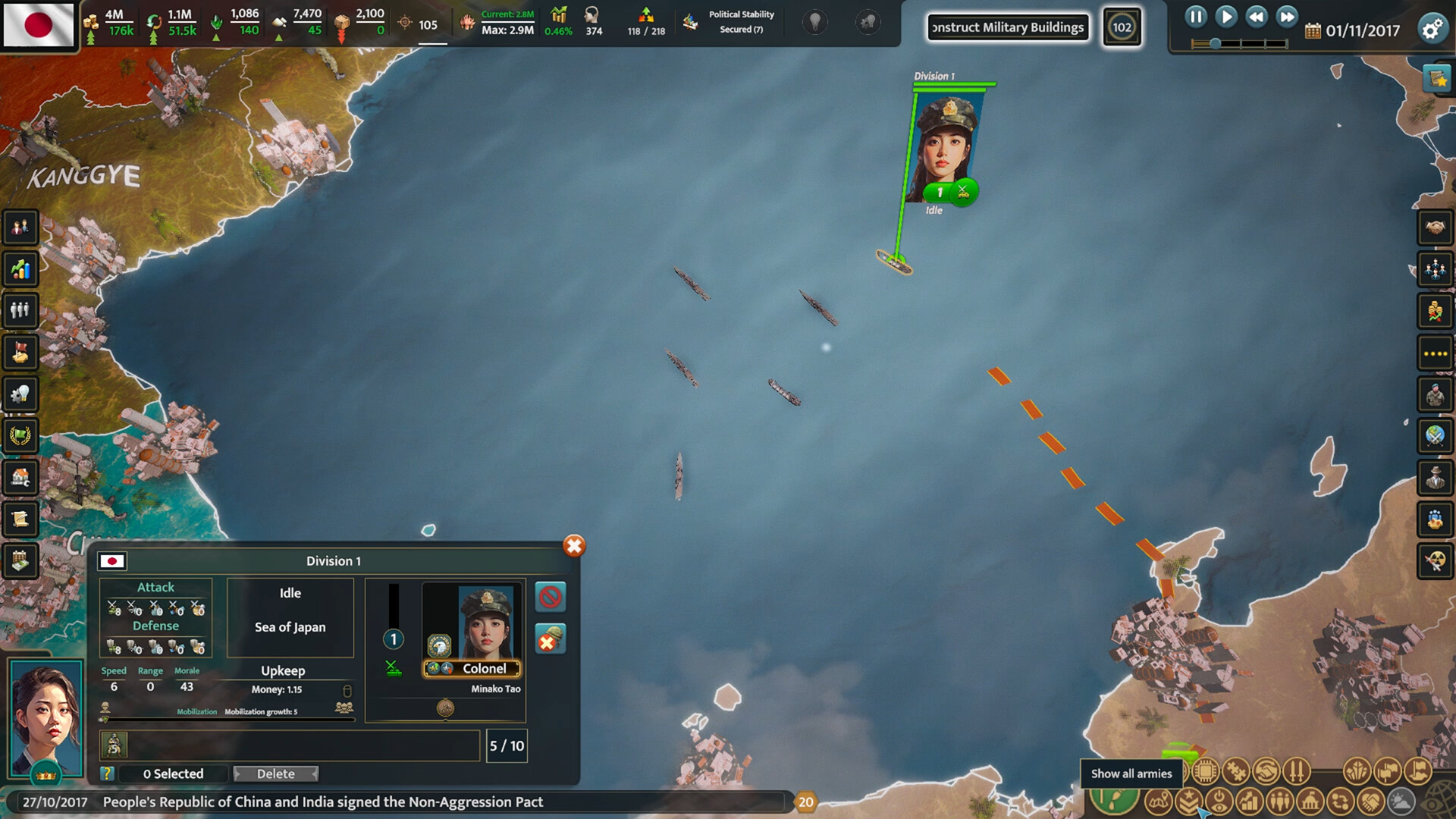
Task: Open the economy bar chart menu
Action: (20, 268)
